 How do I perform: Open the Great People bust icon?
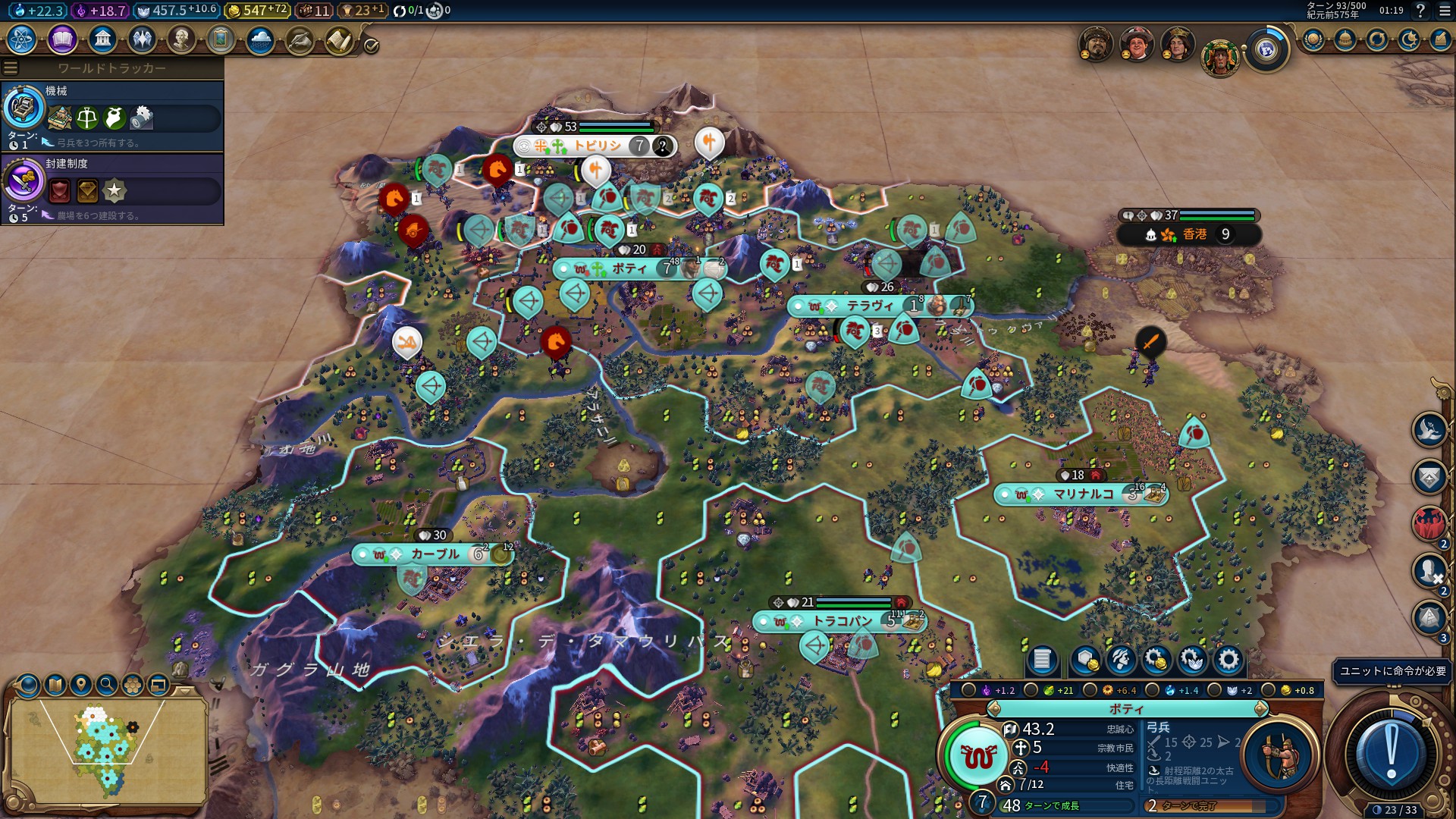(x=181, y=39)
